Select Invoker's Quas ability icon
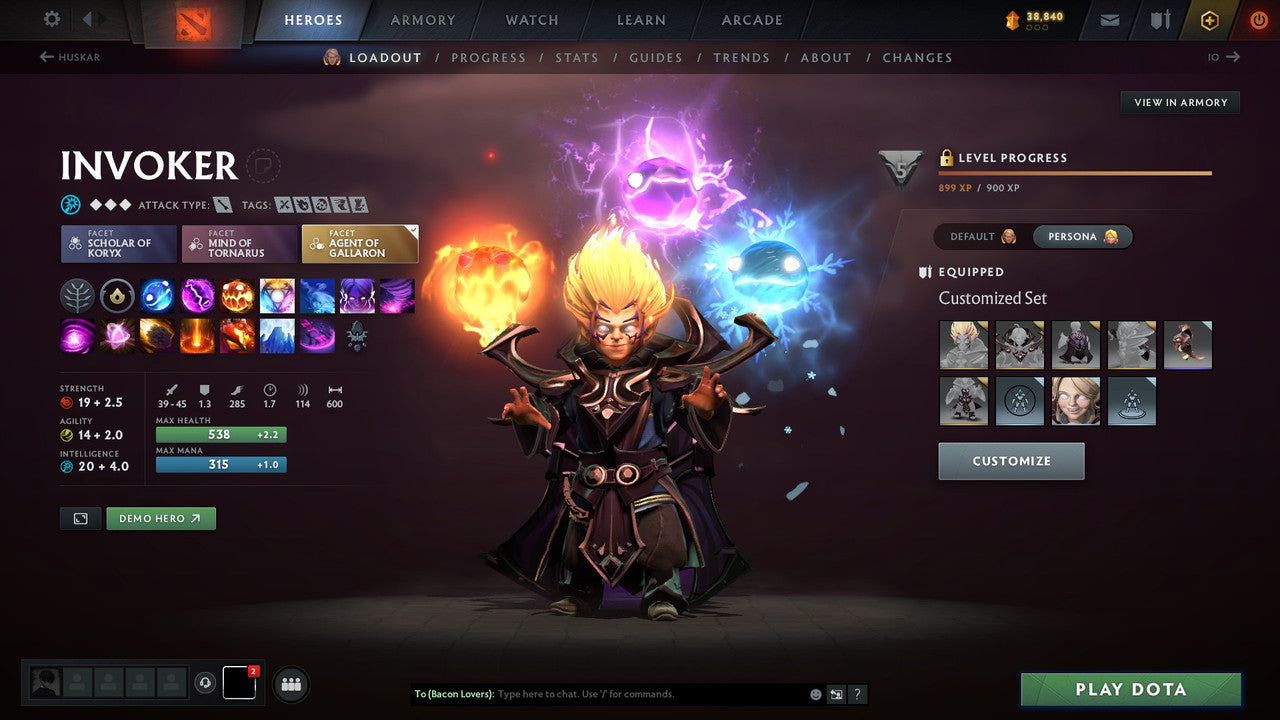This screenshot has width=1280, height=720. point(157,295)
